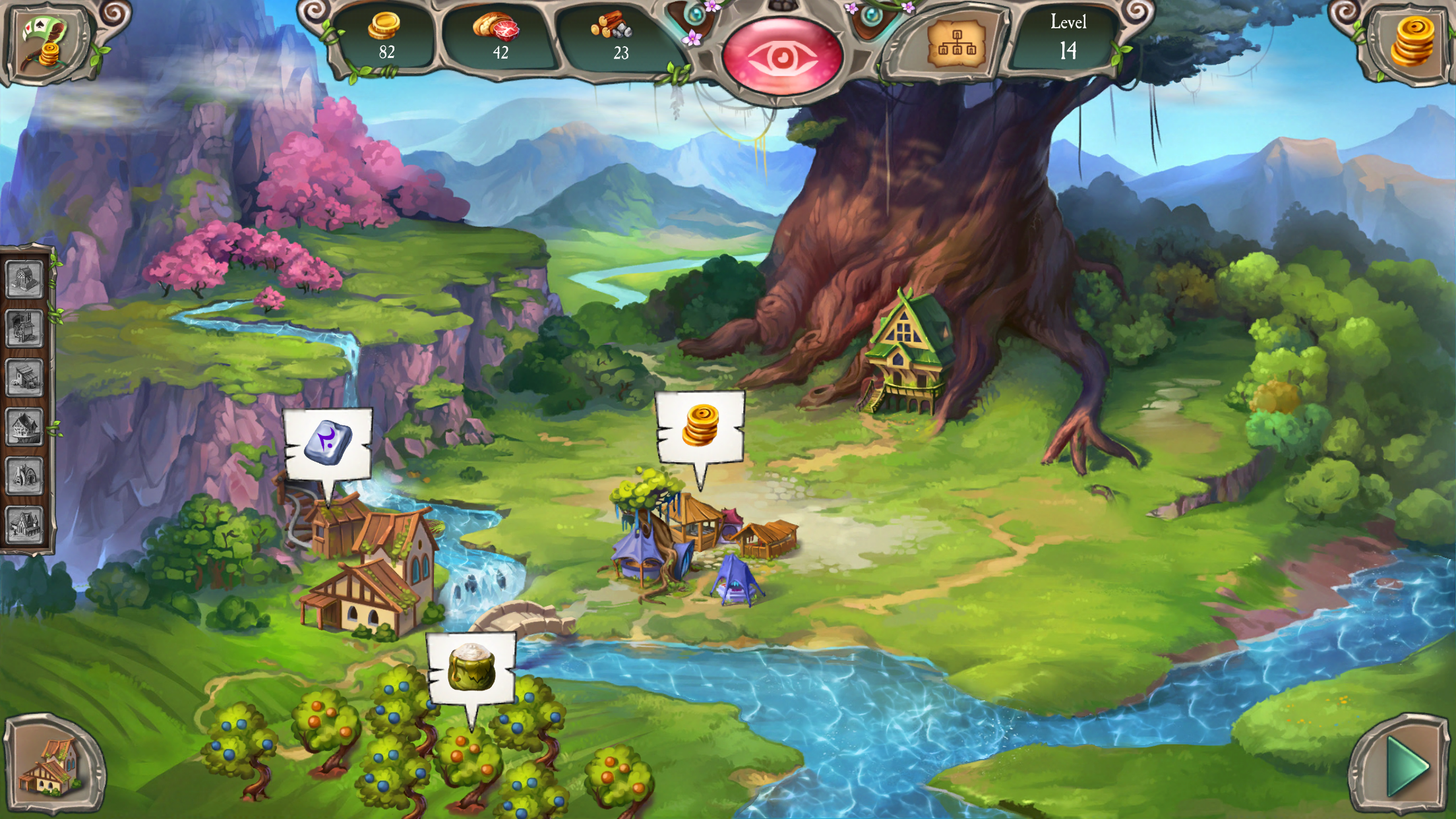
Task: Start the level with the green arrow
Action: coord(1405,766)
